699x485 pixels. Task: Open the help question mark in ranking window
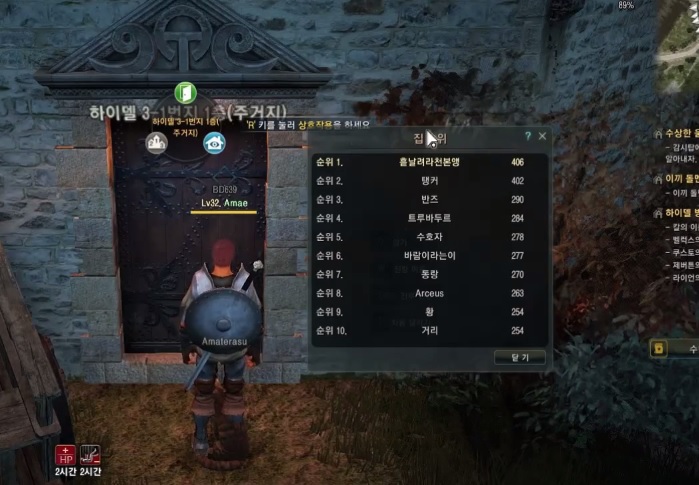[x=527, y=135]
